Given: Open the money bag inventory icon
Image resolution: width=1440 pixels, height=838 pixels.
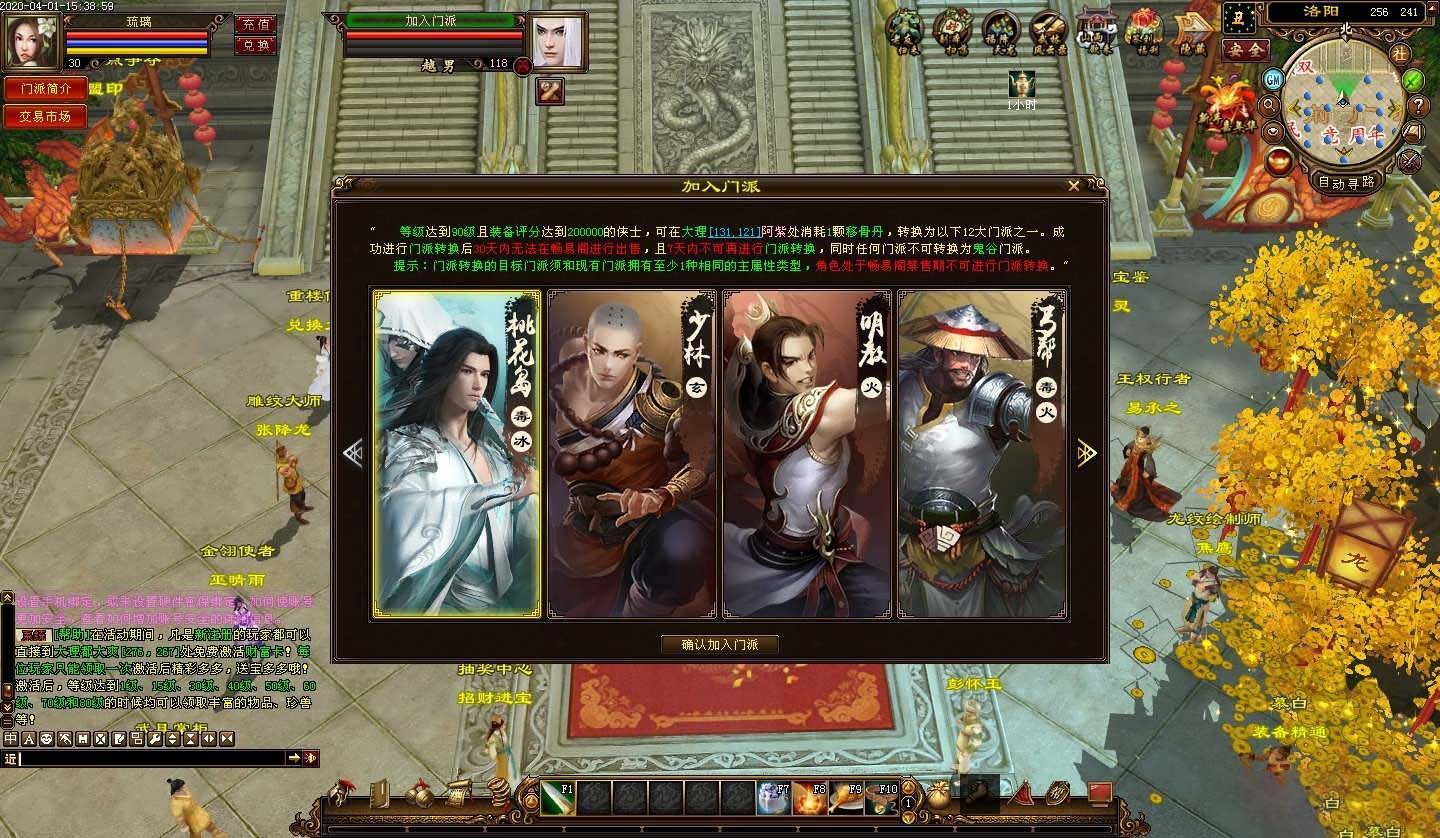Looking at the screenshot, I should pyautogui.click(x=938, y=795).
